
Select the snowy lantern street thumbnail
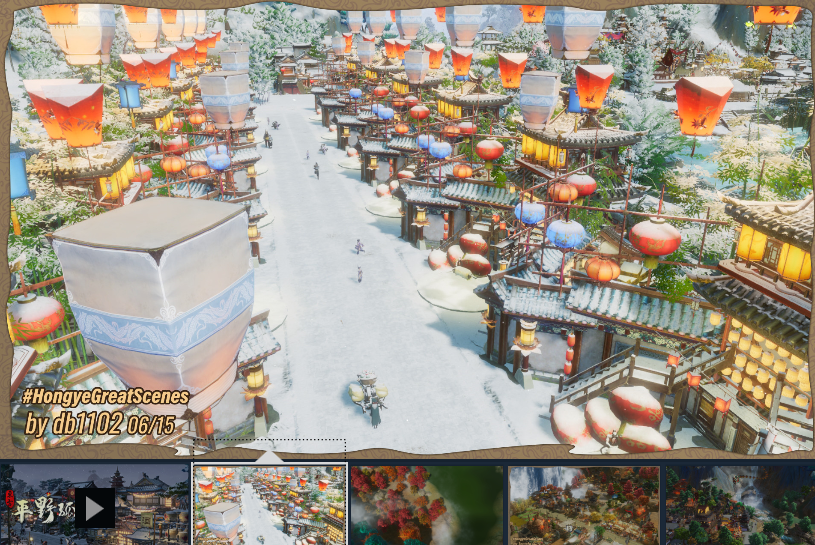269,505
